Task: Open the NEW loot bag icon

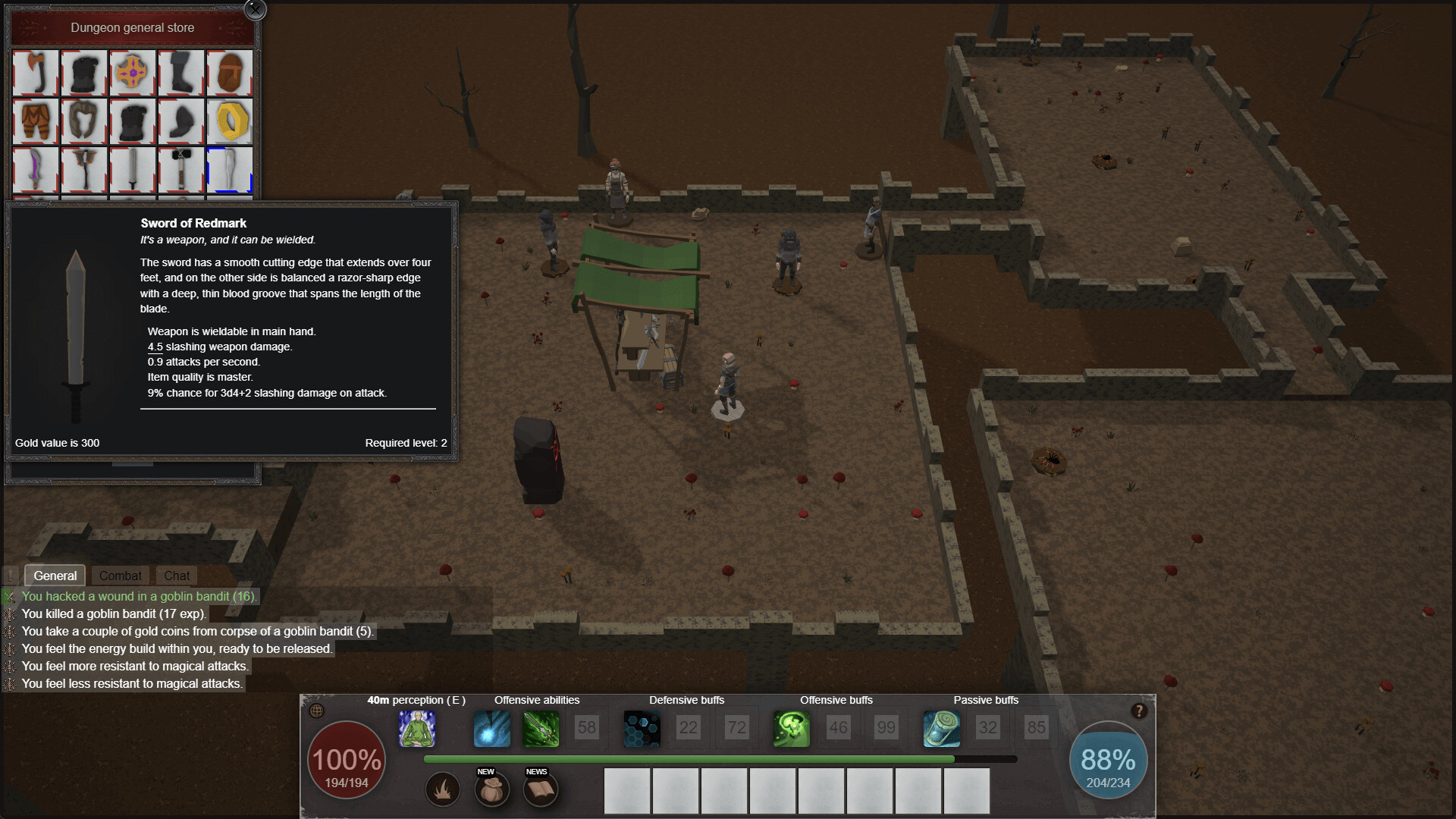Action: (x=492, y=789)
